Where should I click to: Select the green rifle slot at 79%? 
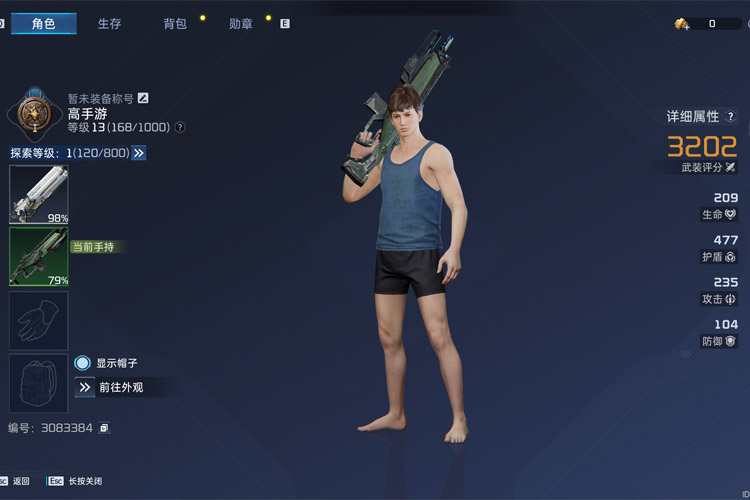pos(39,257)
